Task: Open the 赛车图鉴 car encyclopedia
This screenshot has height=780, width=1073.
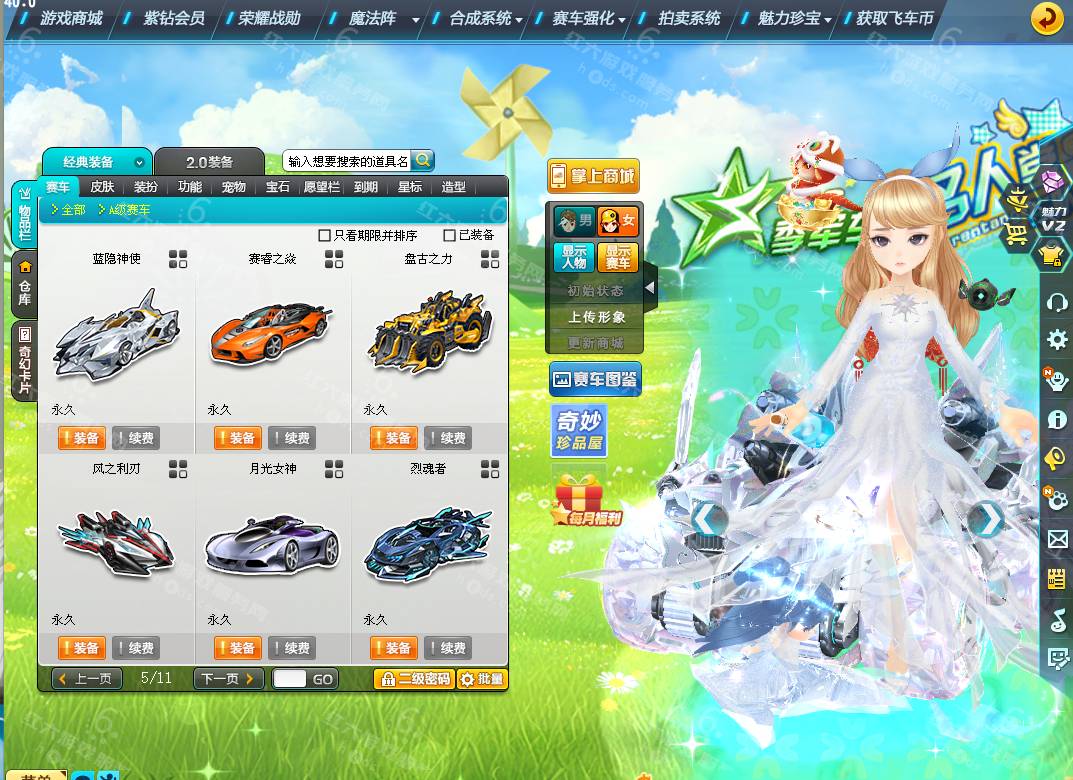Action: (595, 379)
